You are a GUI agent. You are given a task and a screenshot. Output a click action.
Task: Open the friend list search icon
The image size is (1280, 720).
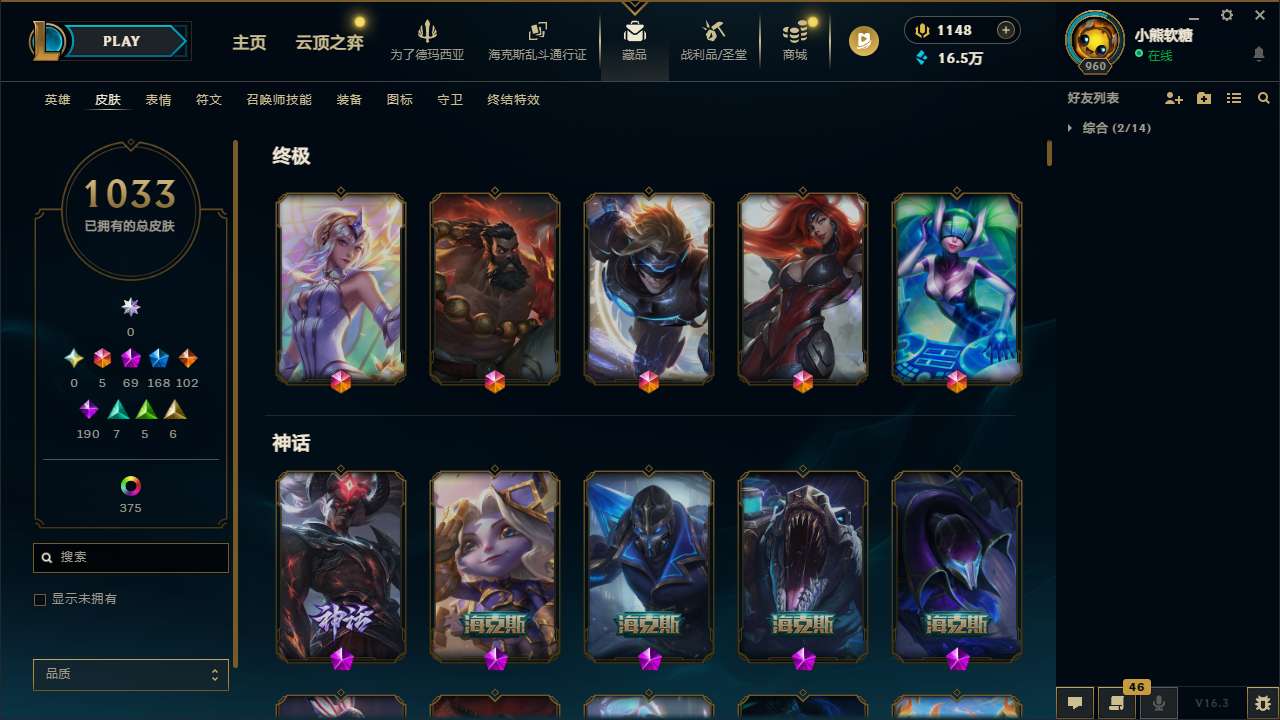coord(1262,98)
